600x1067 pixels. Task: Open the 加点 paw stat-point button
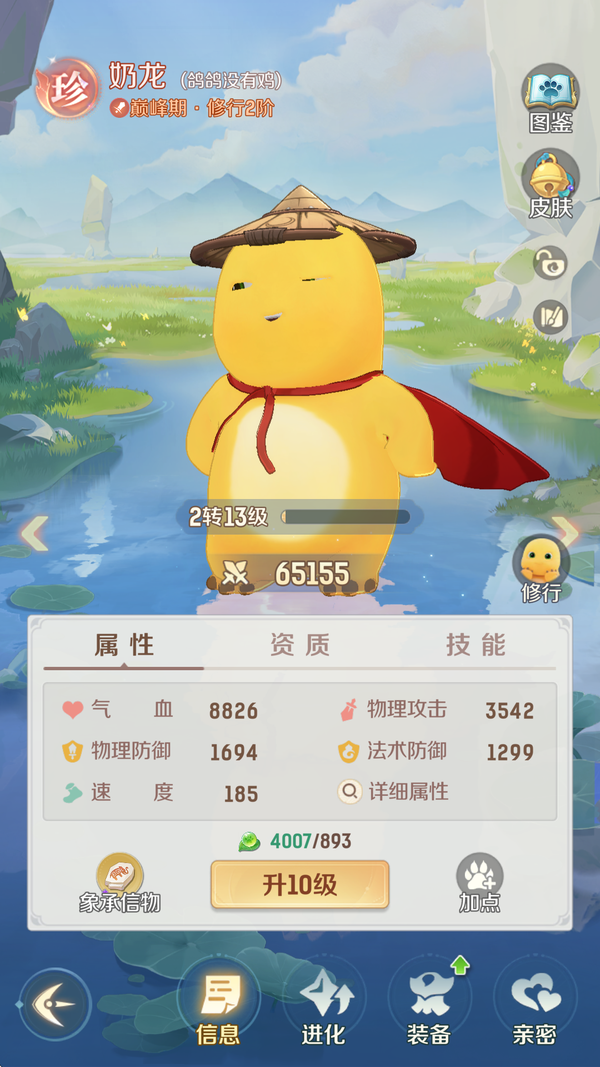[480, 882]
